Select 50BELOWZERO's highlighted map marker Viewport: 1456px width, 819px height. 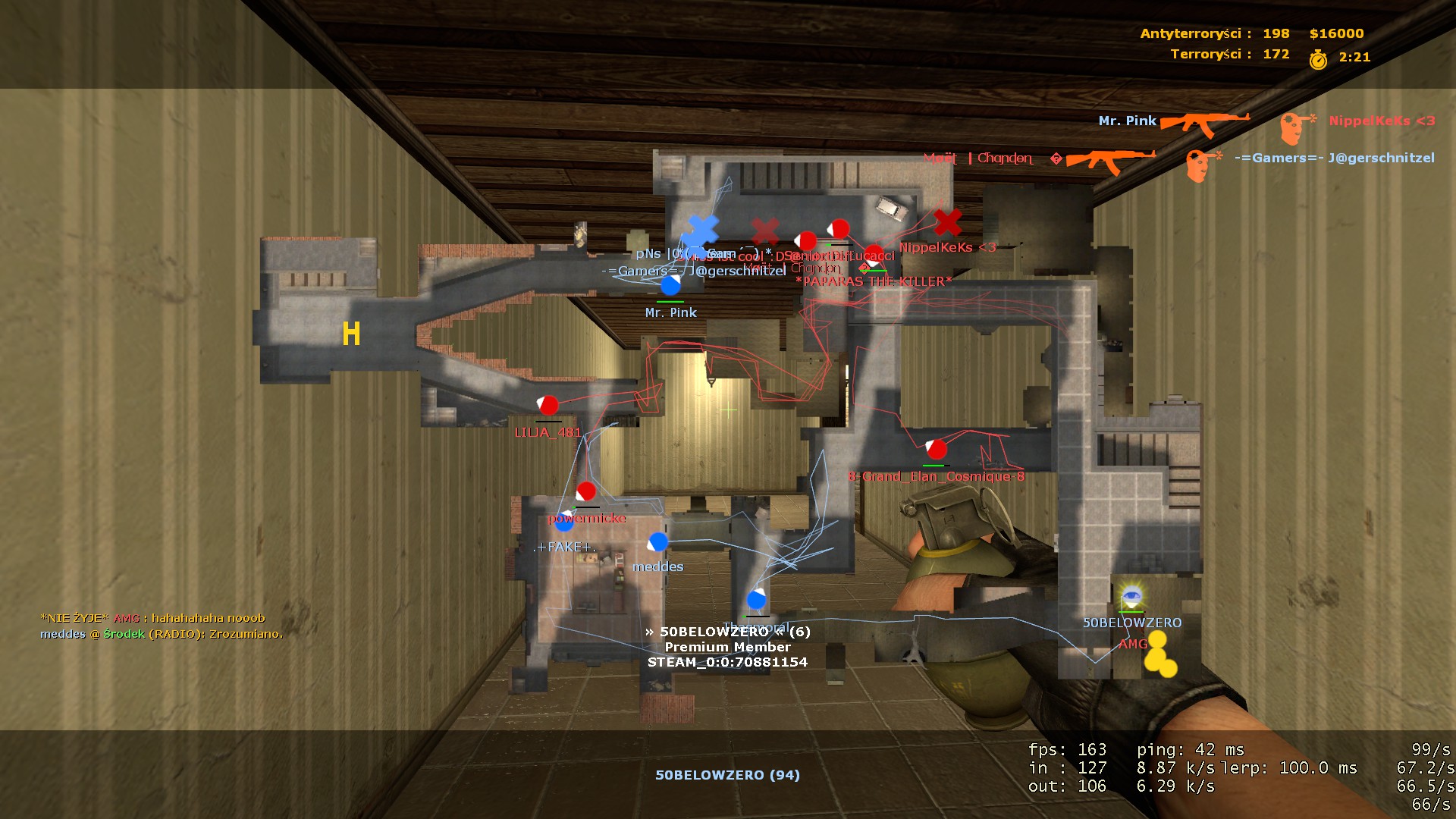click(1131, 596)
